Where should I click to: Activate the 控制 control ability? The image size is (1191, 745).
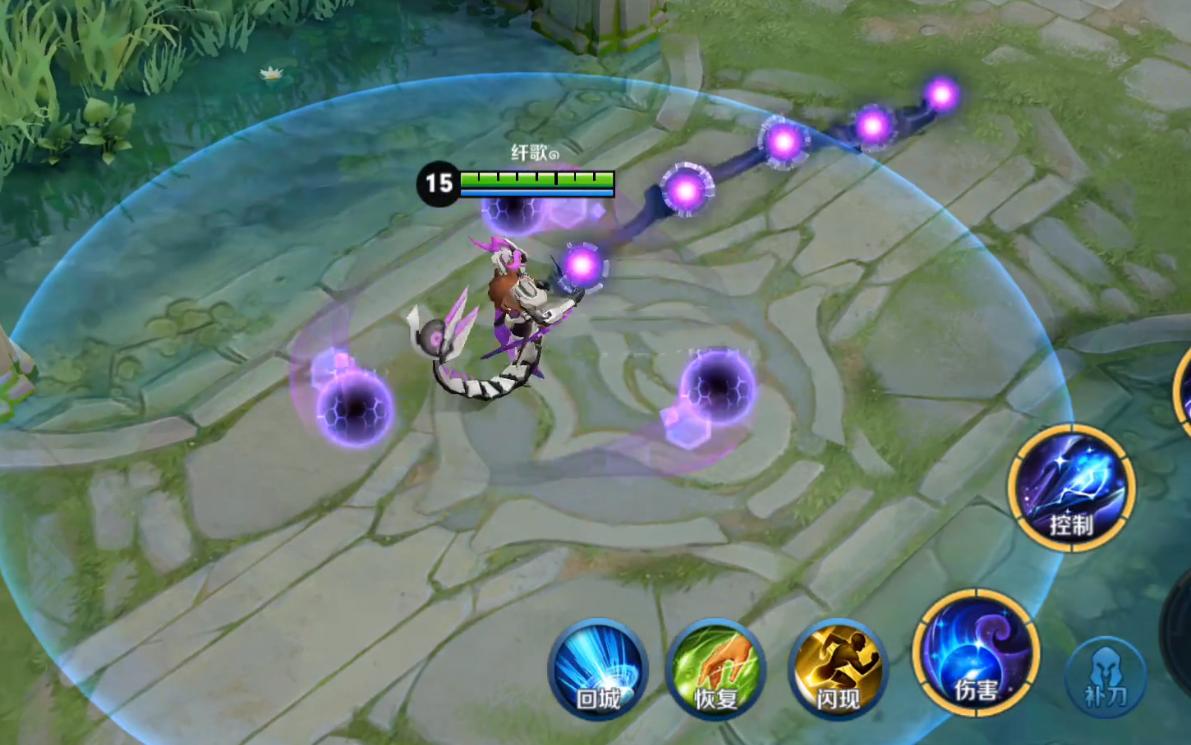coord(1071,488)
